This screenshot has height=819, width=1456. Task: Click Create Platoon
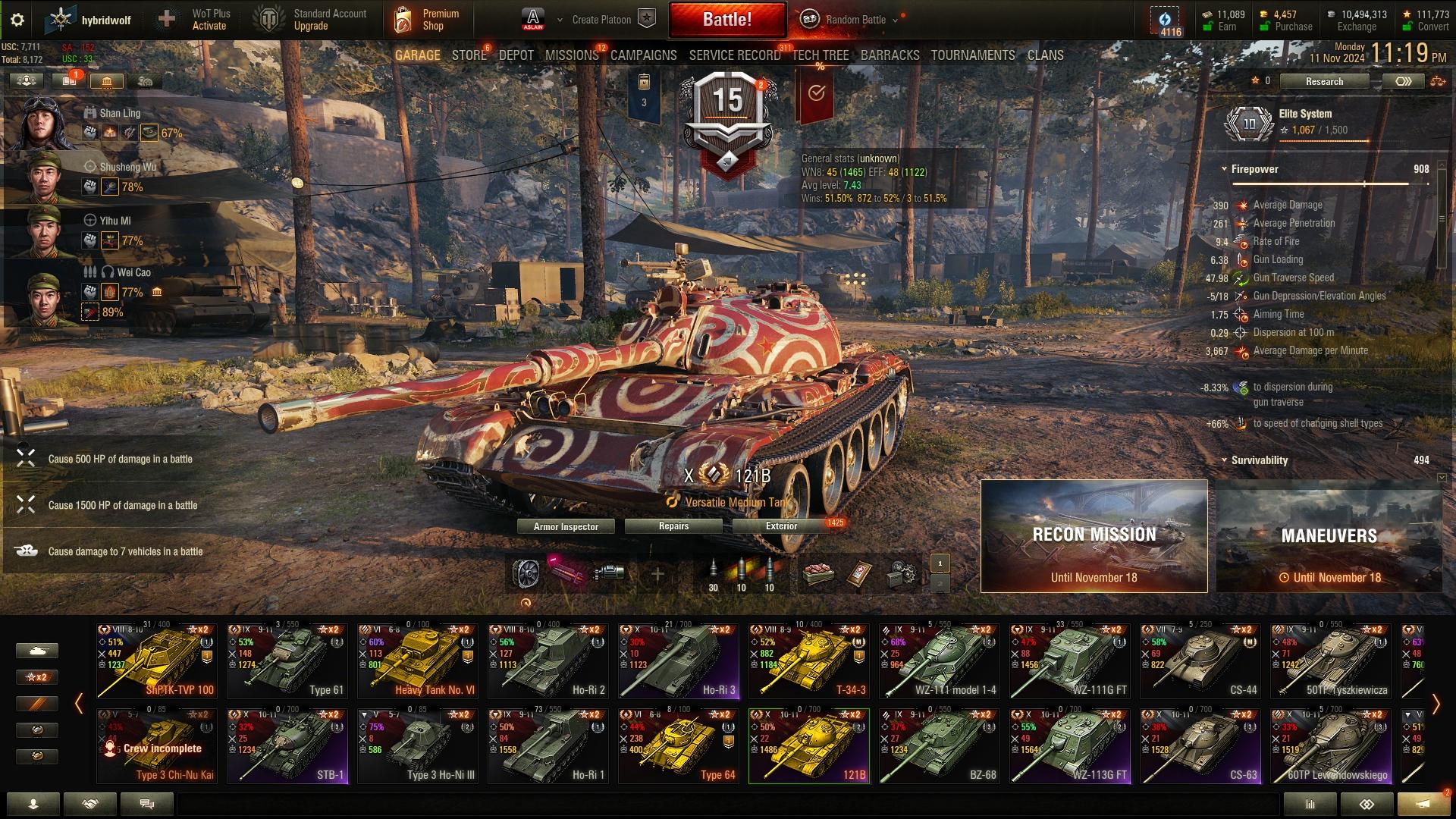tap(601, 20)
